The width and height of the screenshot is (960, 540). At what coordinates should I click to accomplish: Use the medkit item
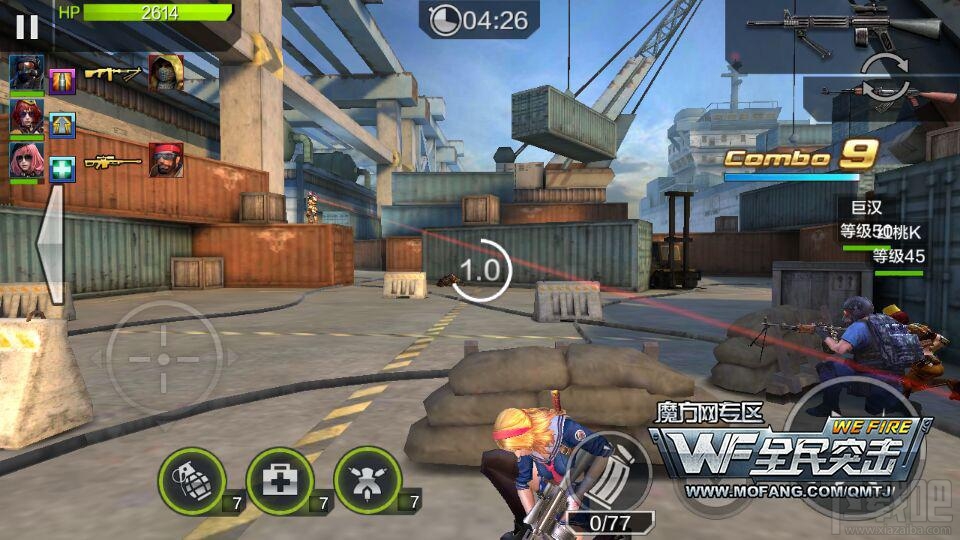coord(279,480)
